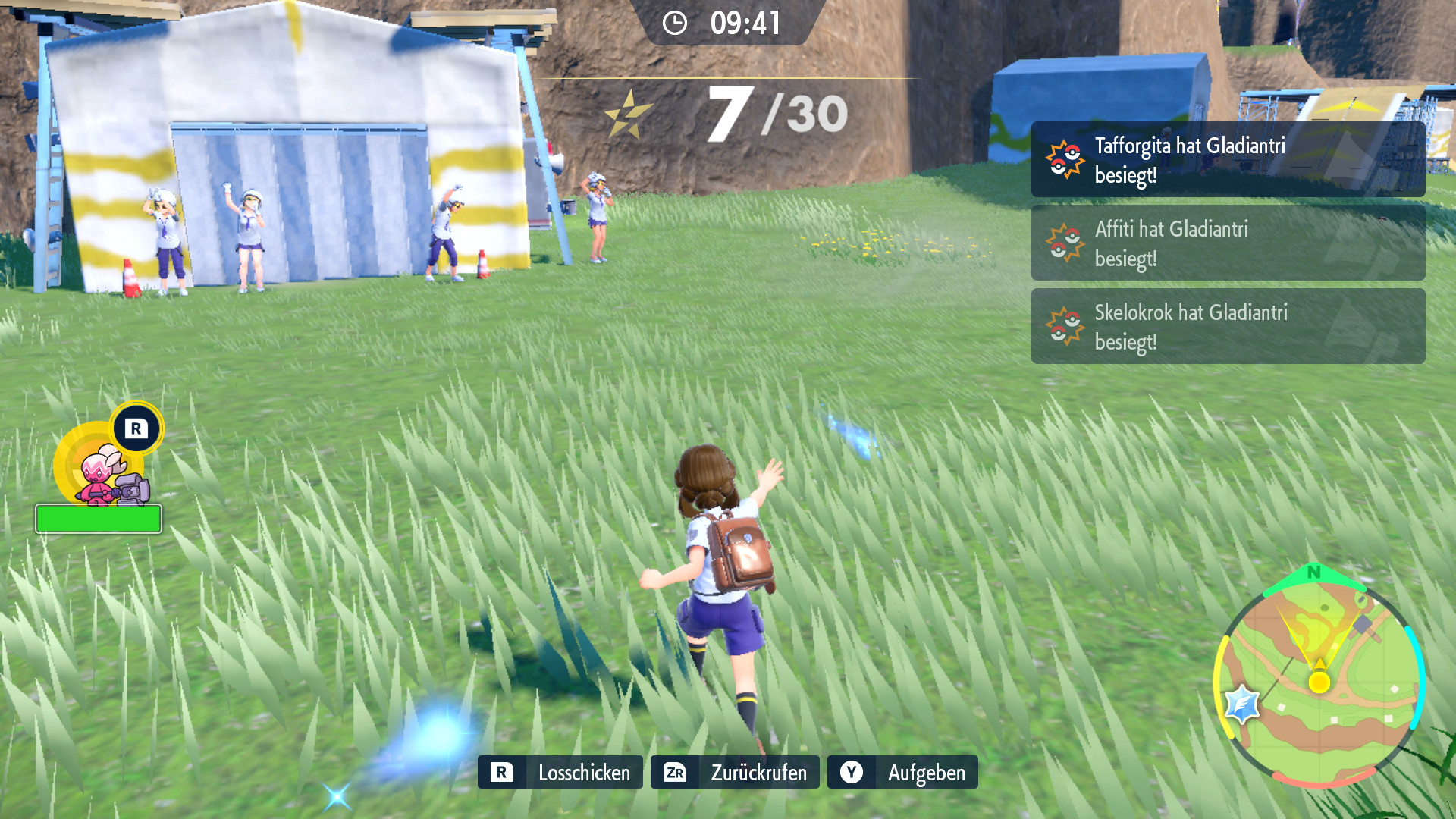
Task: Open the circular minimap
Action: click(x=1319, y=679)
